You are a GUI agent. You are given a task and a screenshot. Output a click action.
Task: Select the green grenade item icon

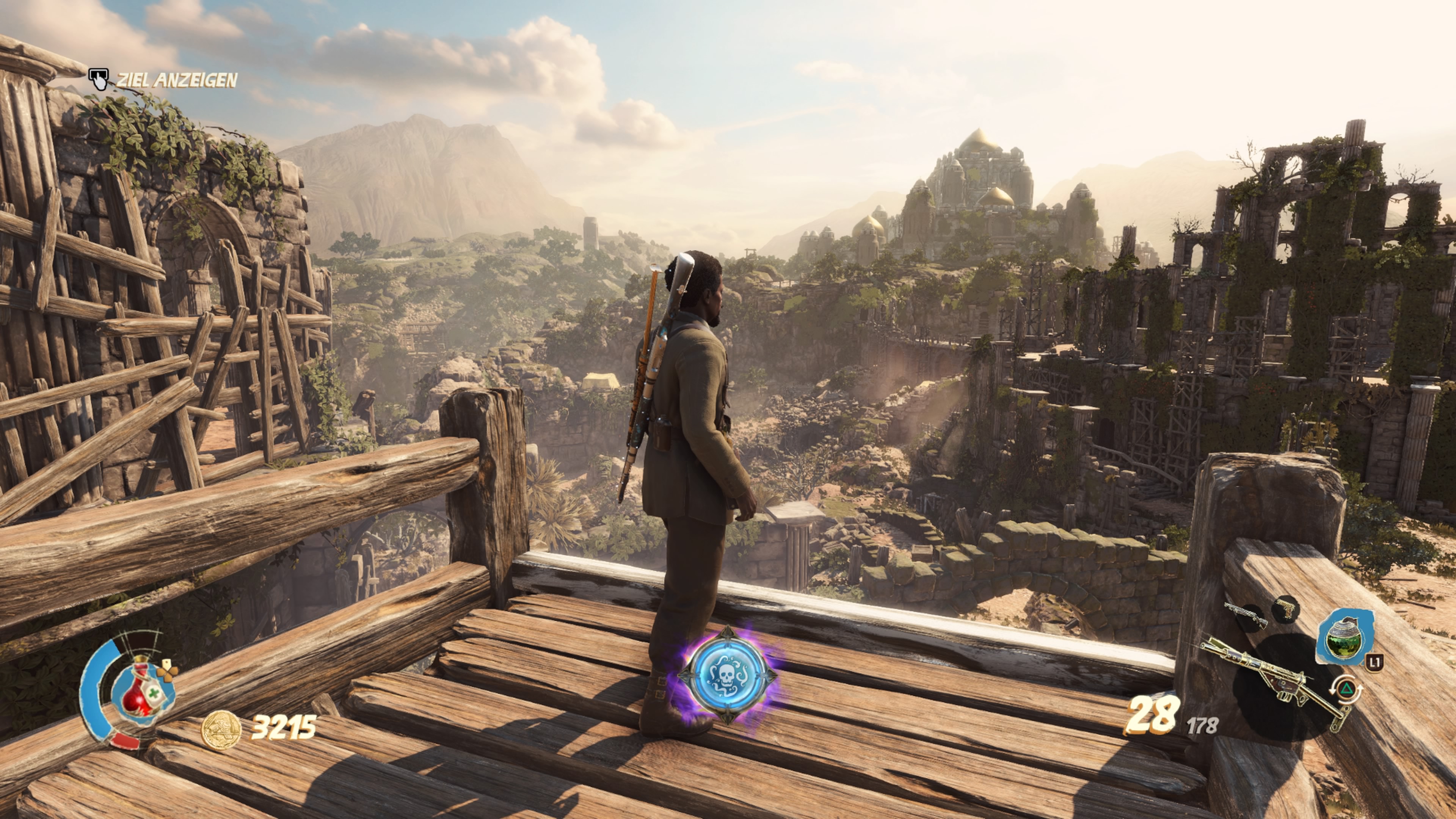click(x=1344, y=637)
